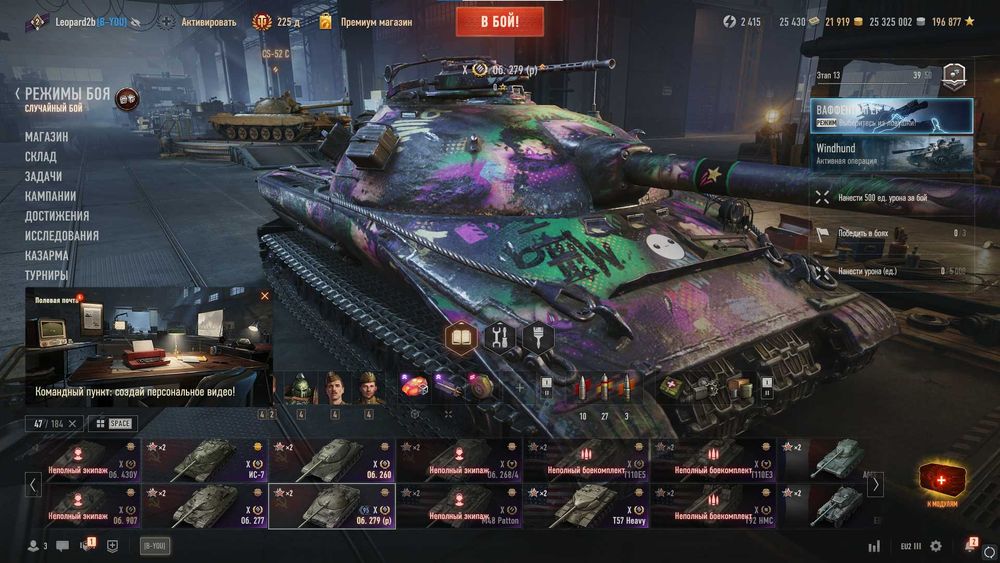Close the Полевая почта news panel

click(x=265, y=296)
